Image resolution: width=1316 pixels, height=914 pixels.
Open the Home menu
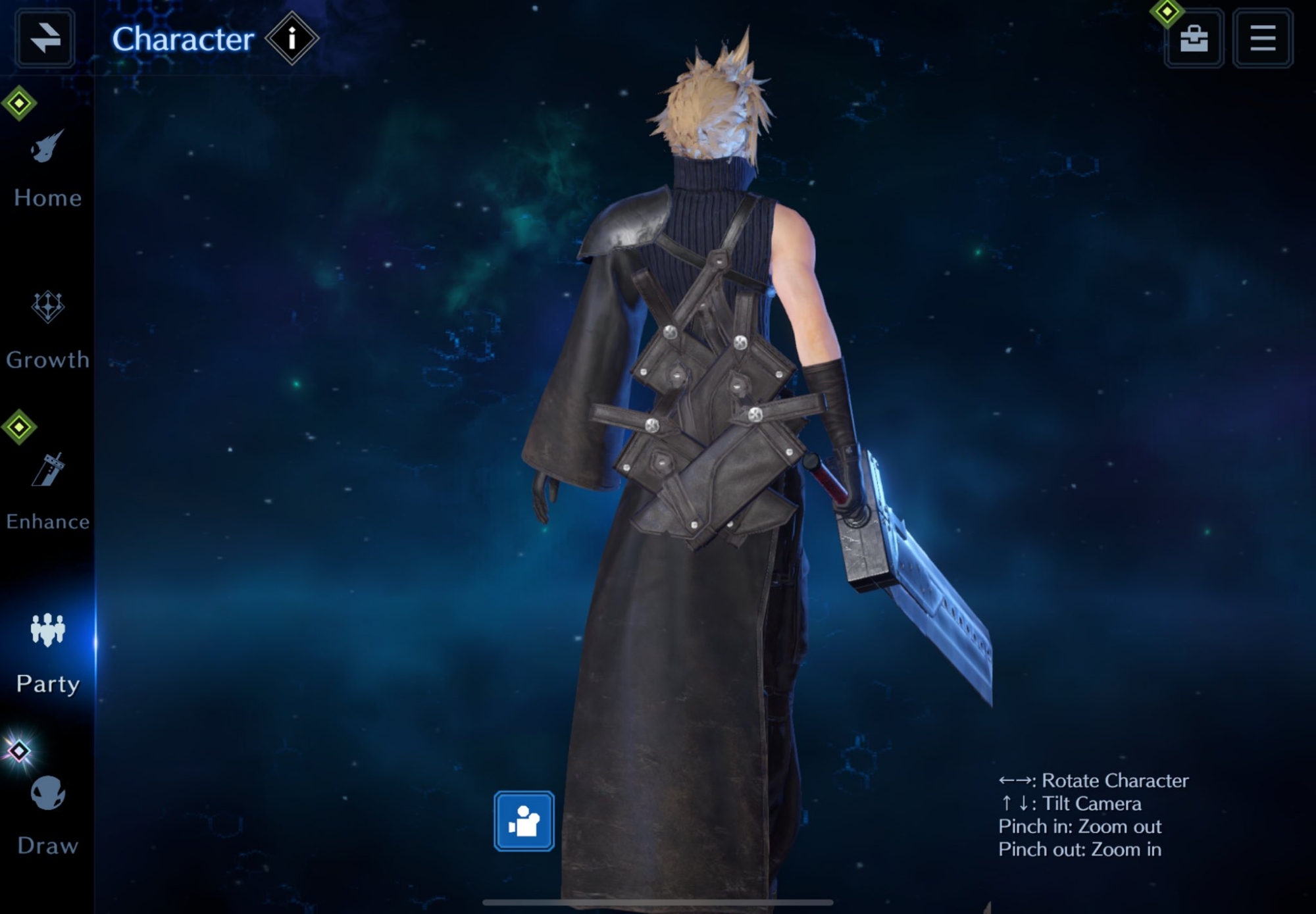47,169
